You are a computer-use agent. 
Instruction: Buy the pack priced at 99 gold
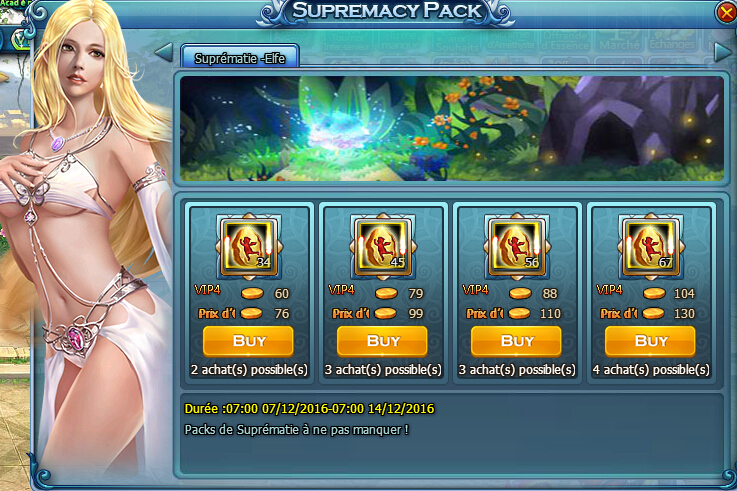tap(382, 341)
